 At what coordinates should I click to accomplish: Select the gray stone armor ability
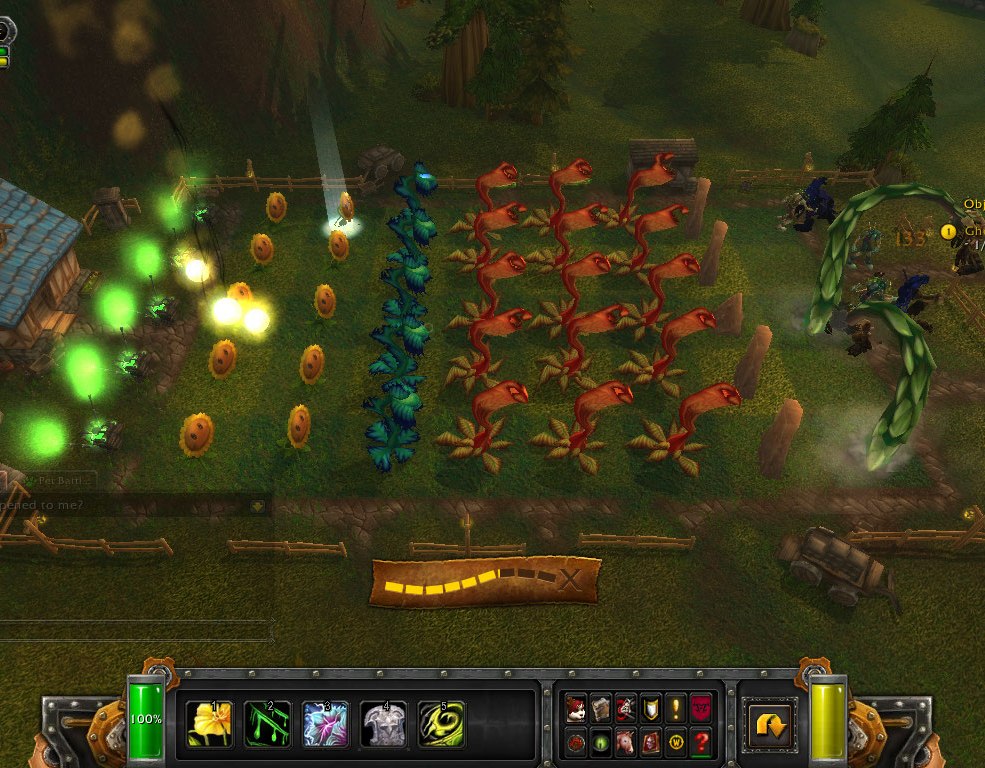[x=383, y=723]
